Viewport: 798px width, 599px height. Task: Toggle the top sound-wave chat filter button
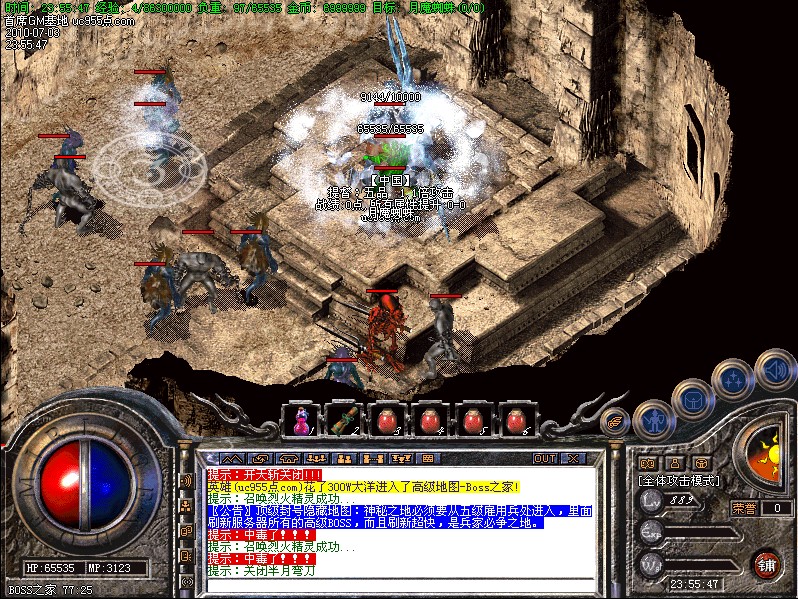tap(186, 480)
